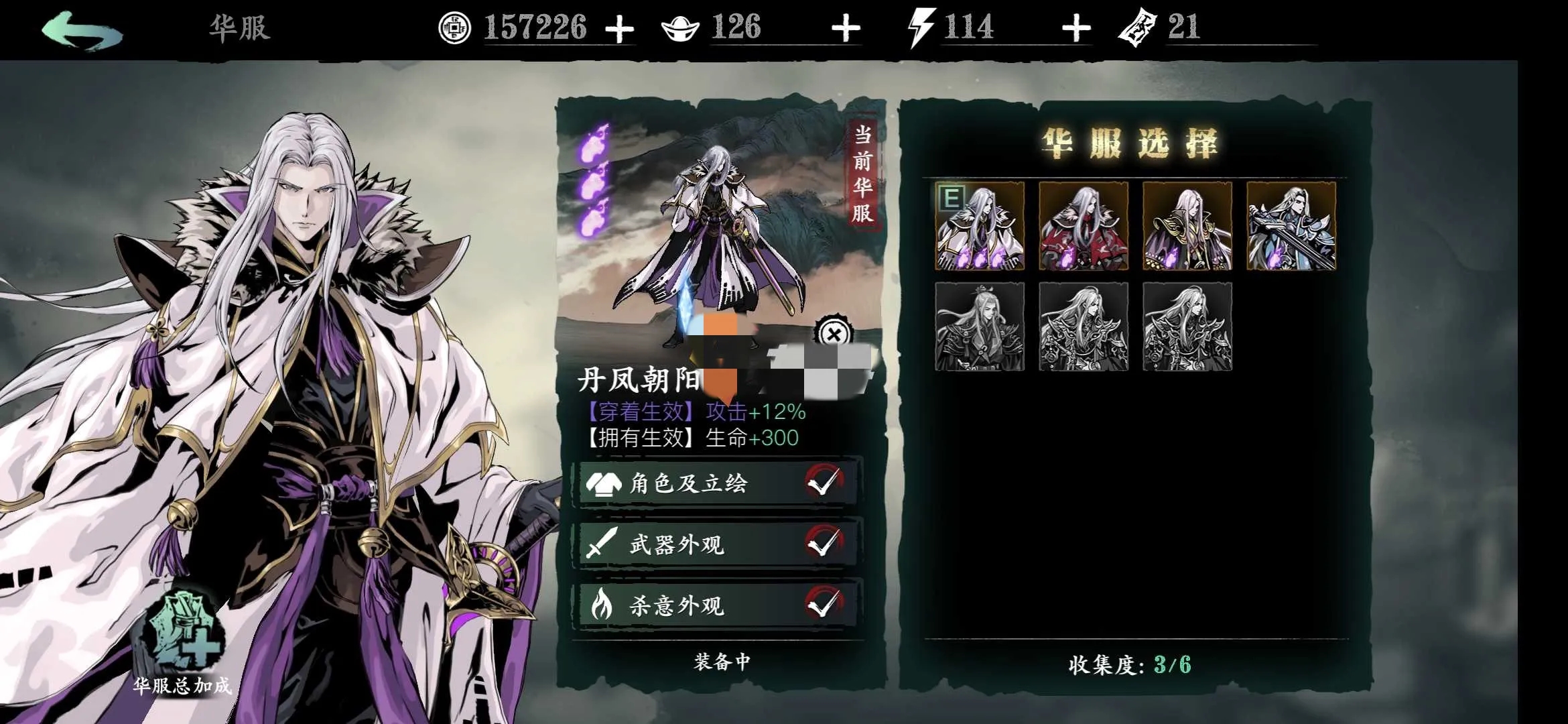Close the outfit preview with X
The width and height of the screenshot is (1568, 724).
[833, 334]
